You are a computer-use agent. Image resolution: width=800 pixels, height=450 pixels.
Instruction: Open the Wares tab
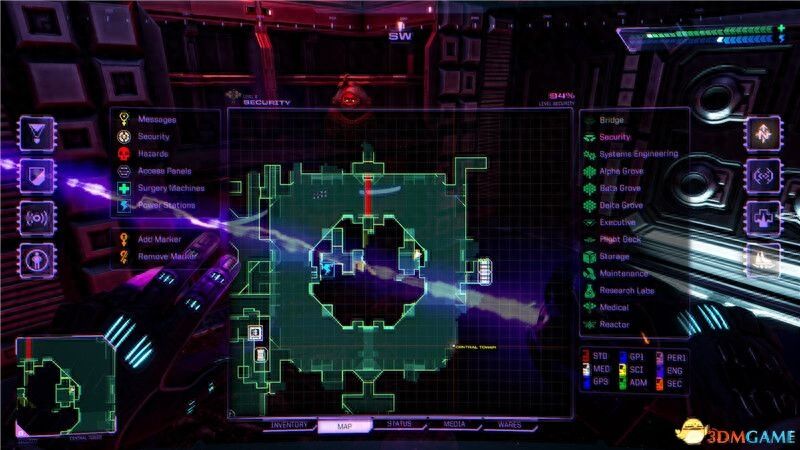coord(509,425)
